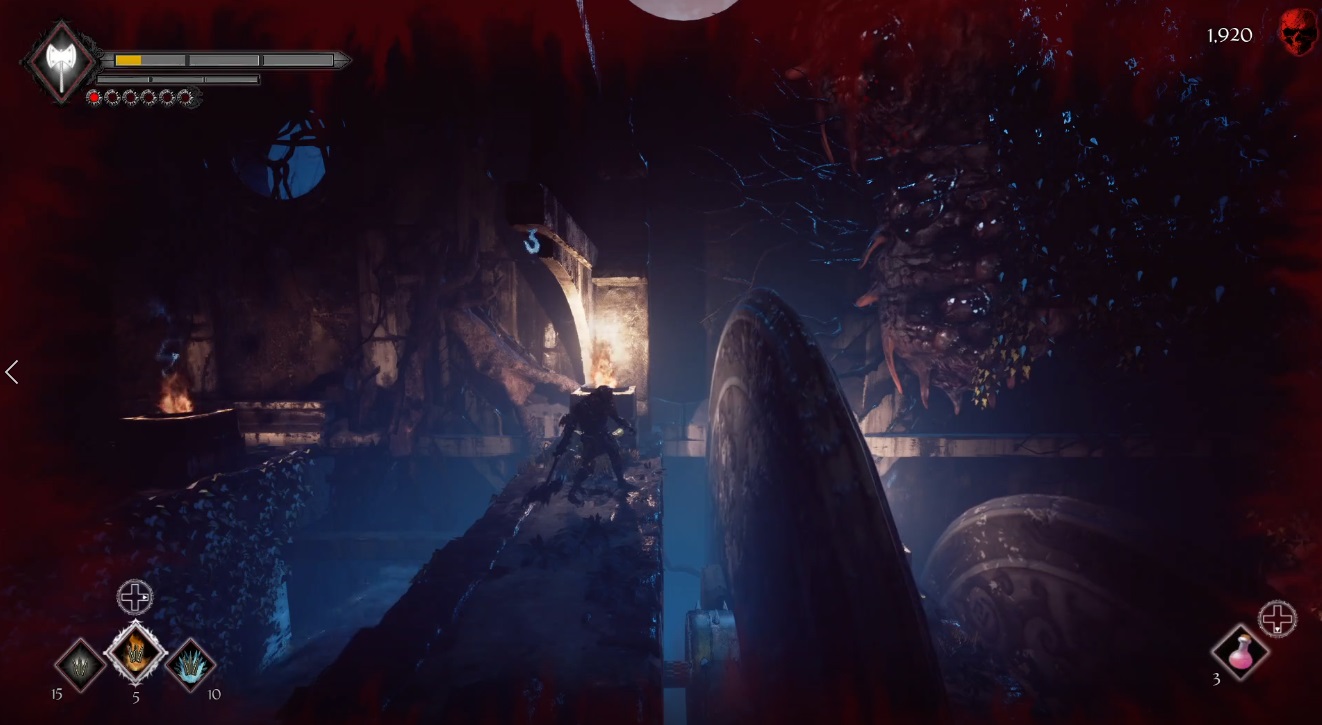Use the pink health potion slot
The height and width of the screenshot is (725, 1322).
1240,653
